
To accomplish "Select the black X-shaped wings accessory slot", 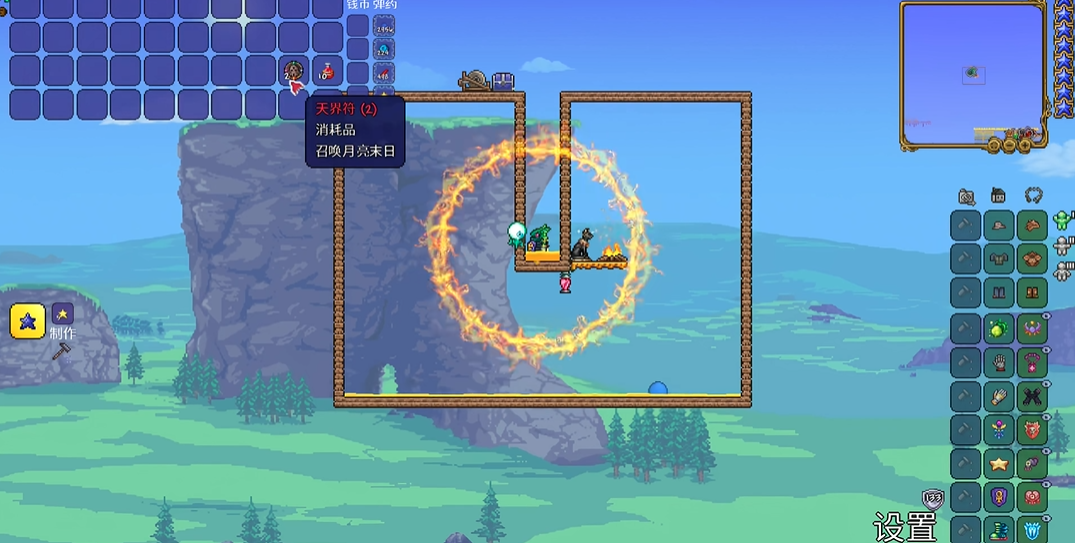I will 1032,396.
